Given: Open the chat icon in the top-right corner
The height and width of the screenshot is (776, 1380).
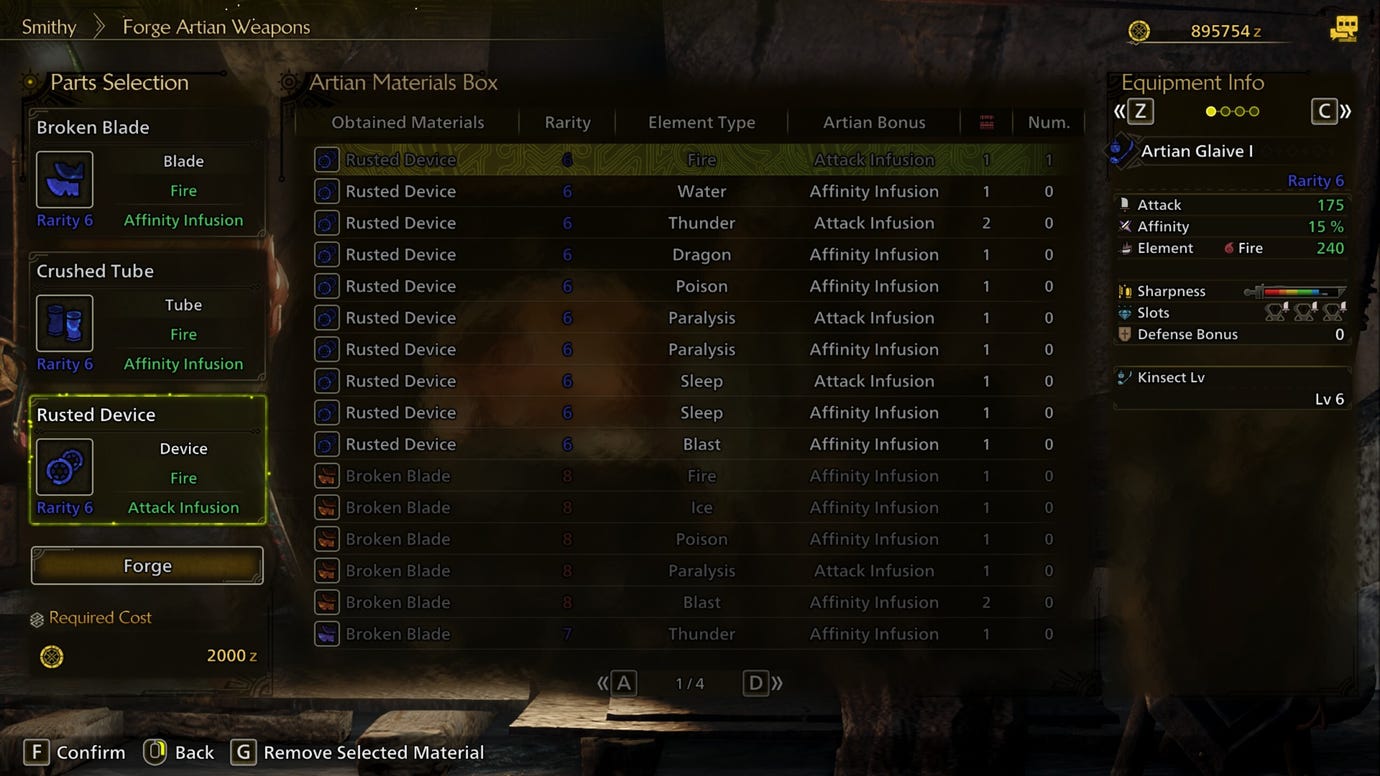Looking at the screenshot, I should point(1344,29).
